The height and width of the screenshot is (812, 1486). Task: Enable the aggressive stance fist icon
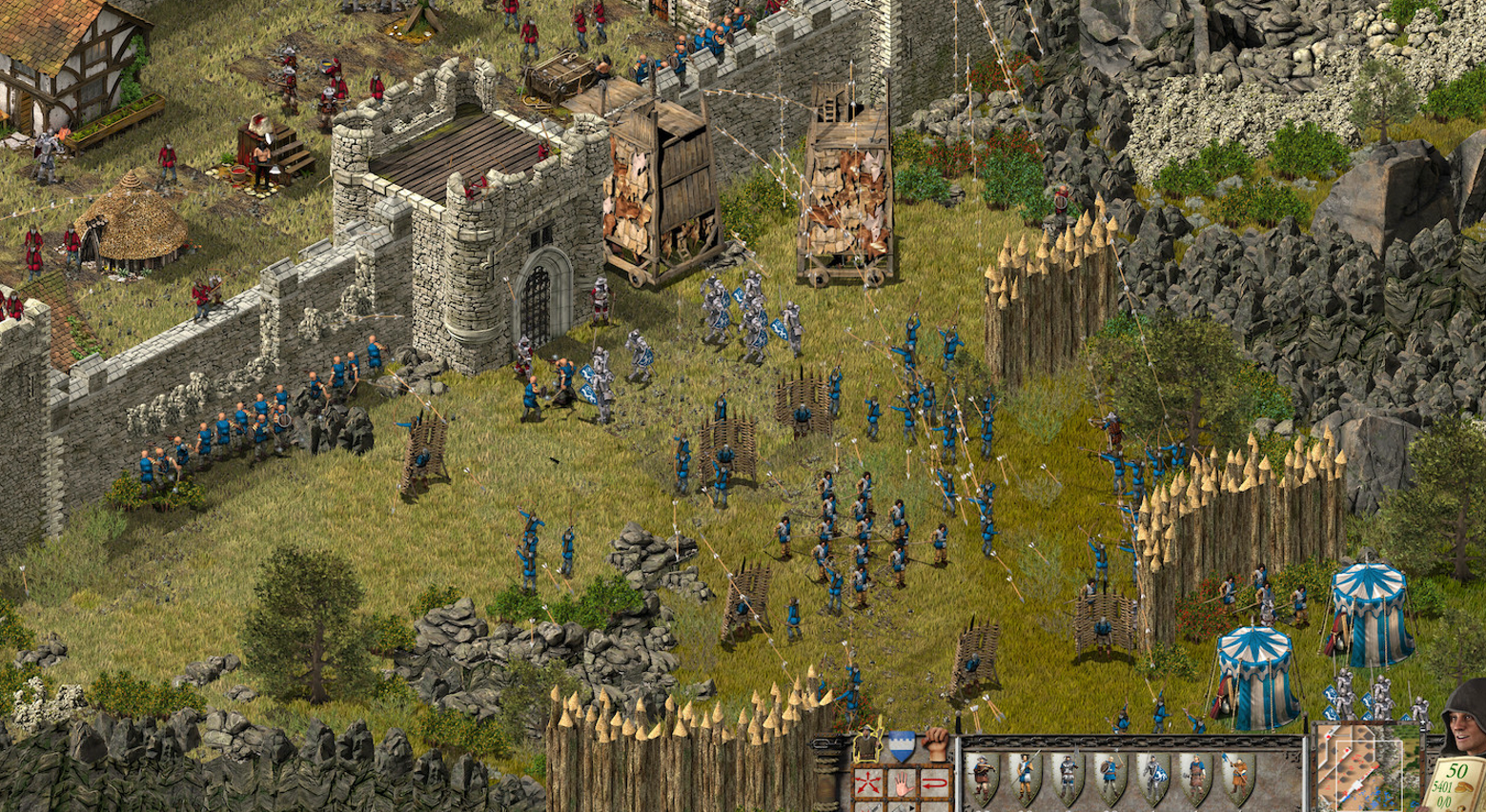tap(934, 744)
